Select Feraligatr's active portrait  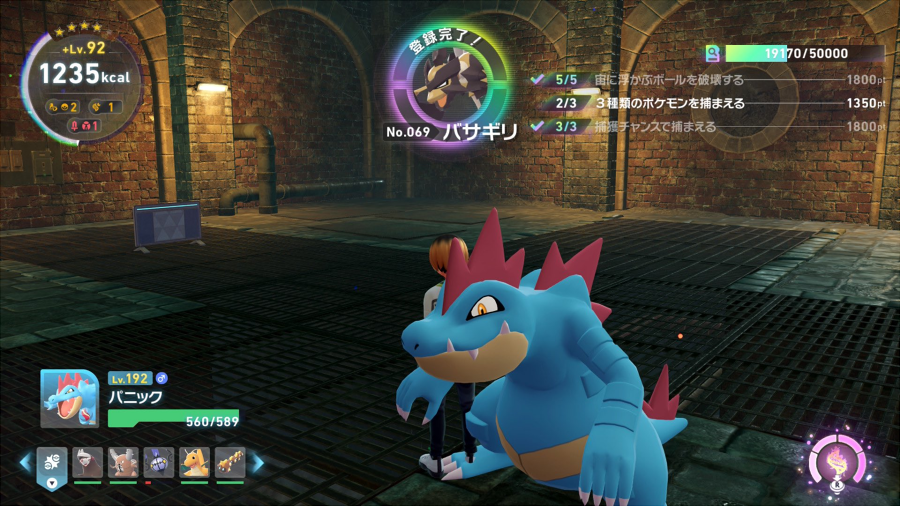click(69, 399)
